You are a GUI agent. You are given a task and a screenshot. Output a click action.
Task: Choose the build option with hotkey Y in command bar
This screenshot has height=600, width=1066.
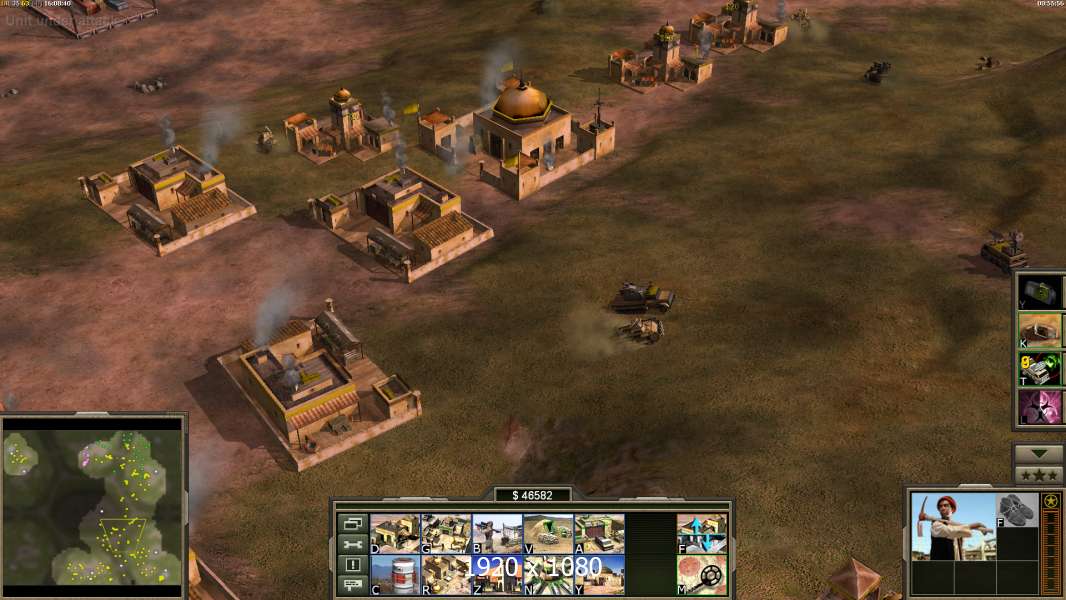coord(599,575)
